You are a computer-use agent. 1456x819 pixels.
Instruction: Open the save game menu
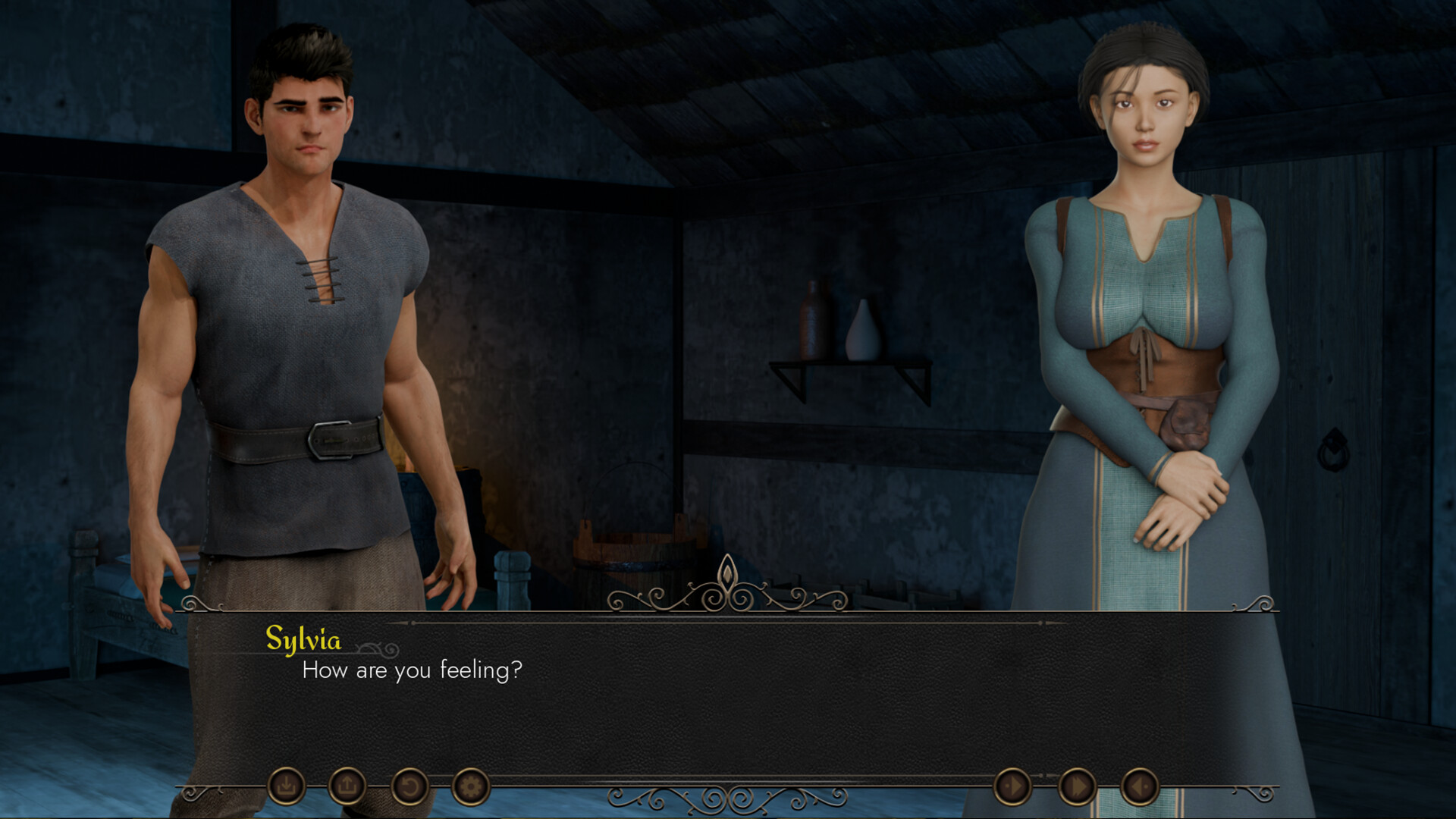coord(286,786)
